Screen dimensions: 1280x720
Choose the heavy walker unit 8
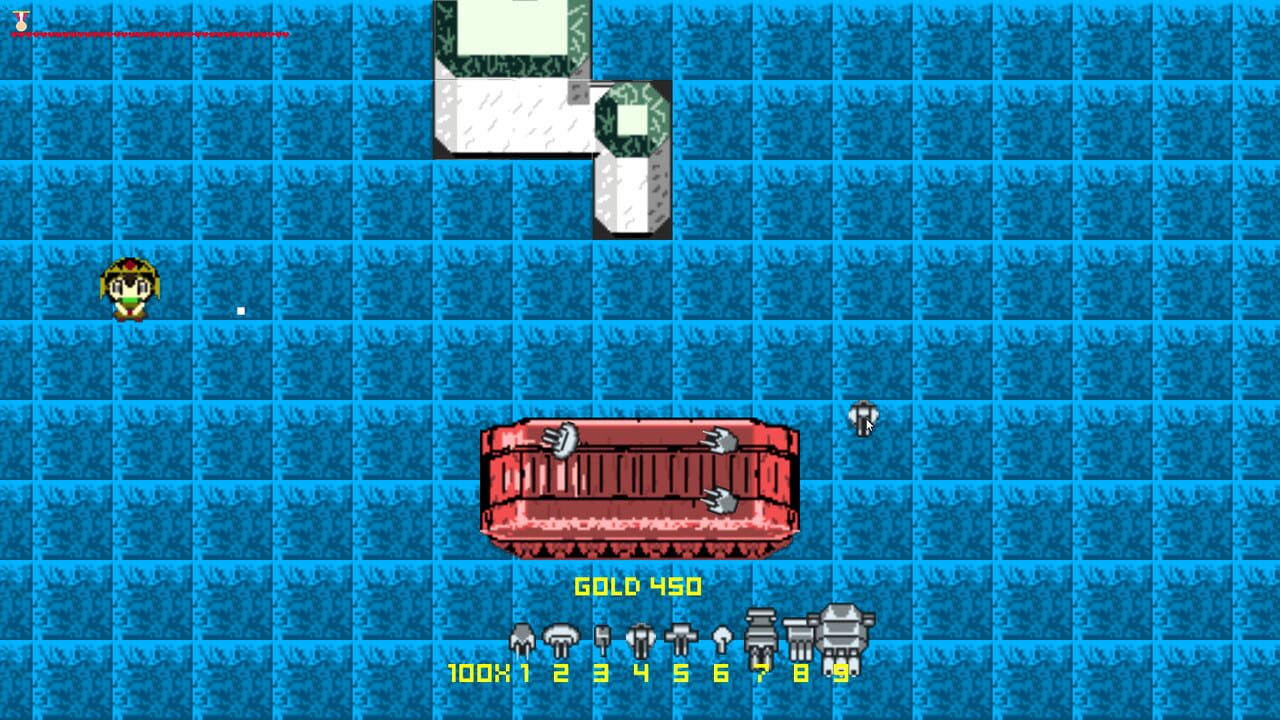[x=799, y=632]
